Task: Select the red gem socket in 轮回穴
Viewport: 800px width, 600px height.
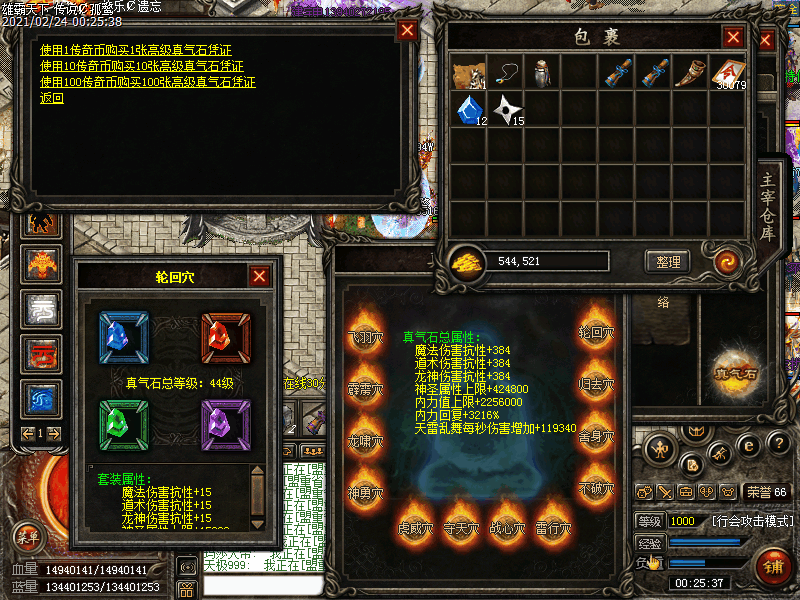Action: point(226,335)
